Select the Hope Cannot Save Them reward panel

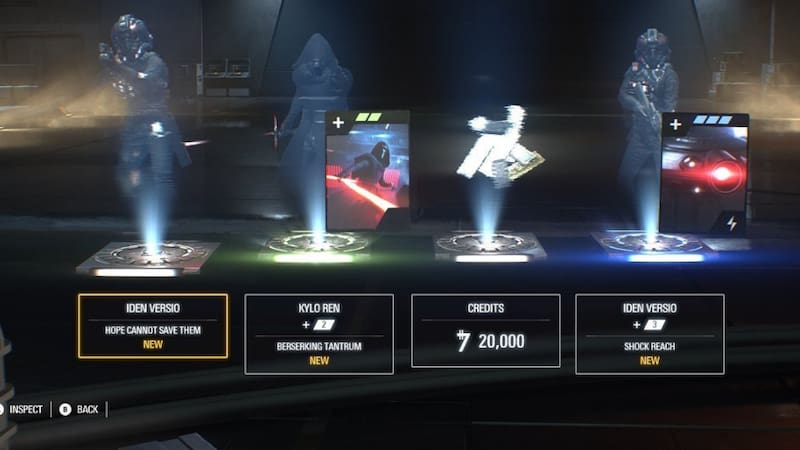pyautogui.click(x=152, y=326)
